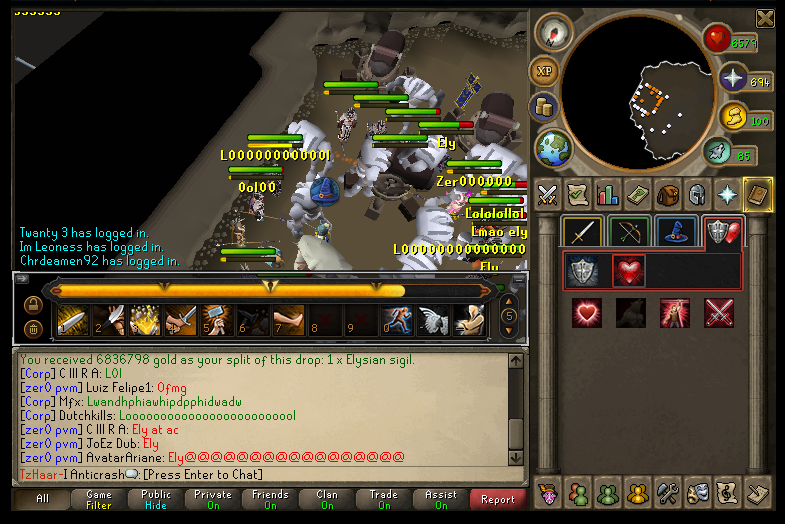Open the music player scroll tab
This screenshot has height=524, width=785.
coord(728,493)
